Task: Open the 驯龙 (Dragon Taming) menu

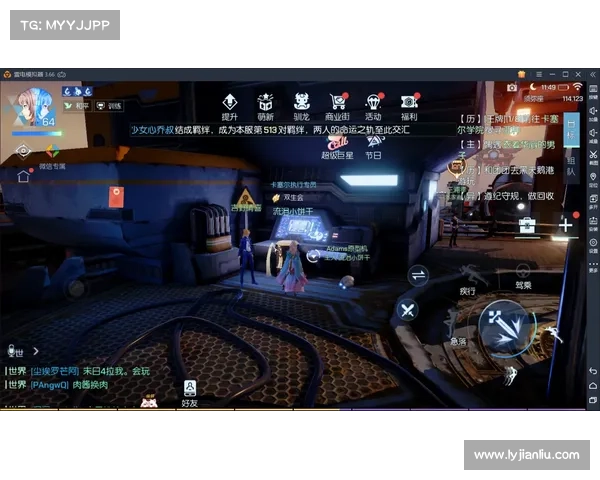Action: tap(301, 102)
